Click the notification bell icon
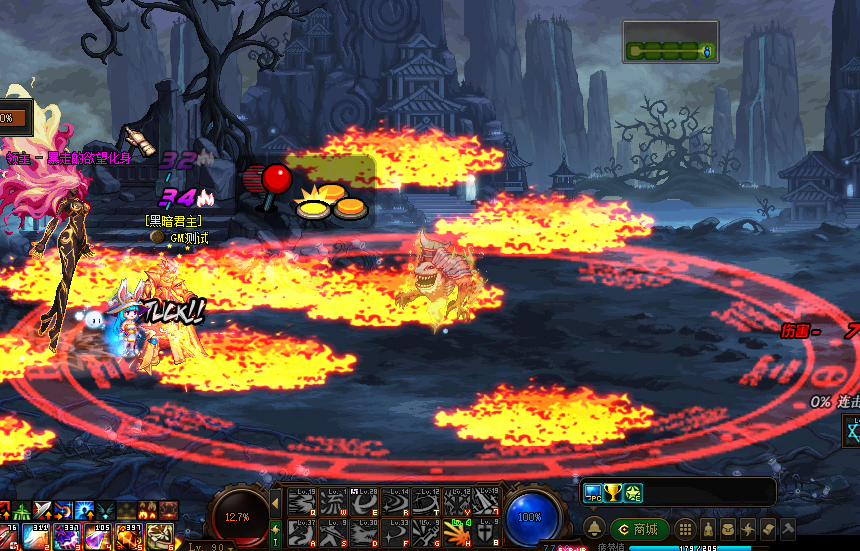This screenshot has height=551, width=860. (x=593, y=529)
